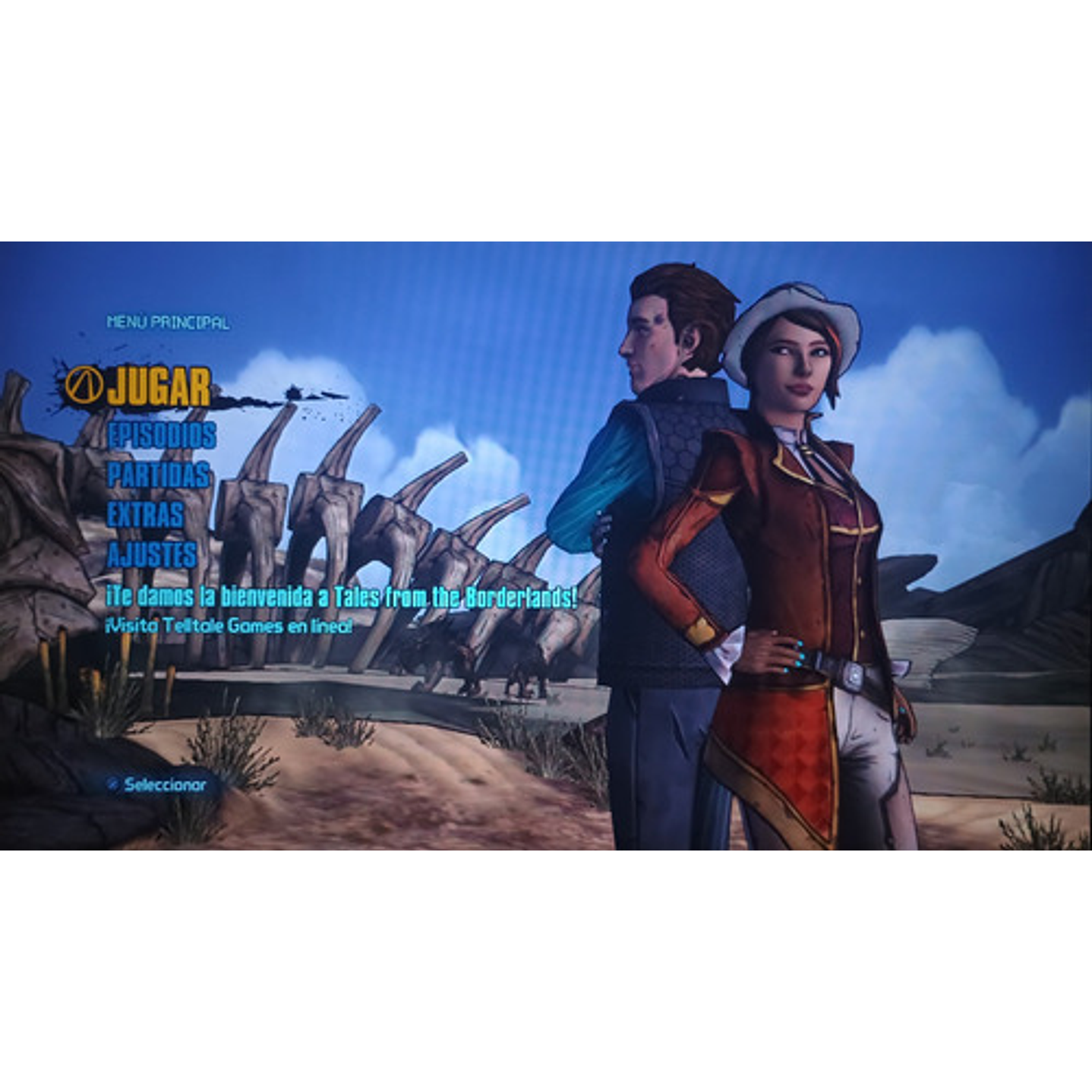This screenshot has height=1092, width=1092.
Task: Open the EPISODIOS menu entry
Action: tap(160, 437)
